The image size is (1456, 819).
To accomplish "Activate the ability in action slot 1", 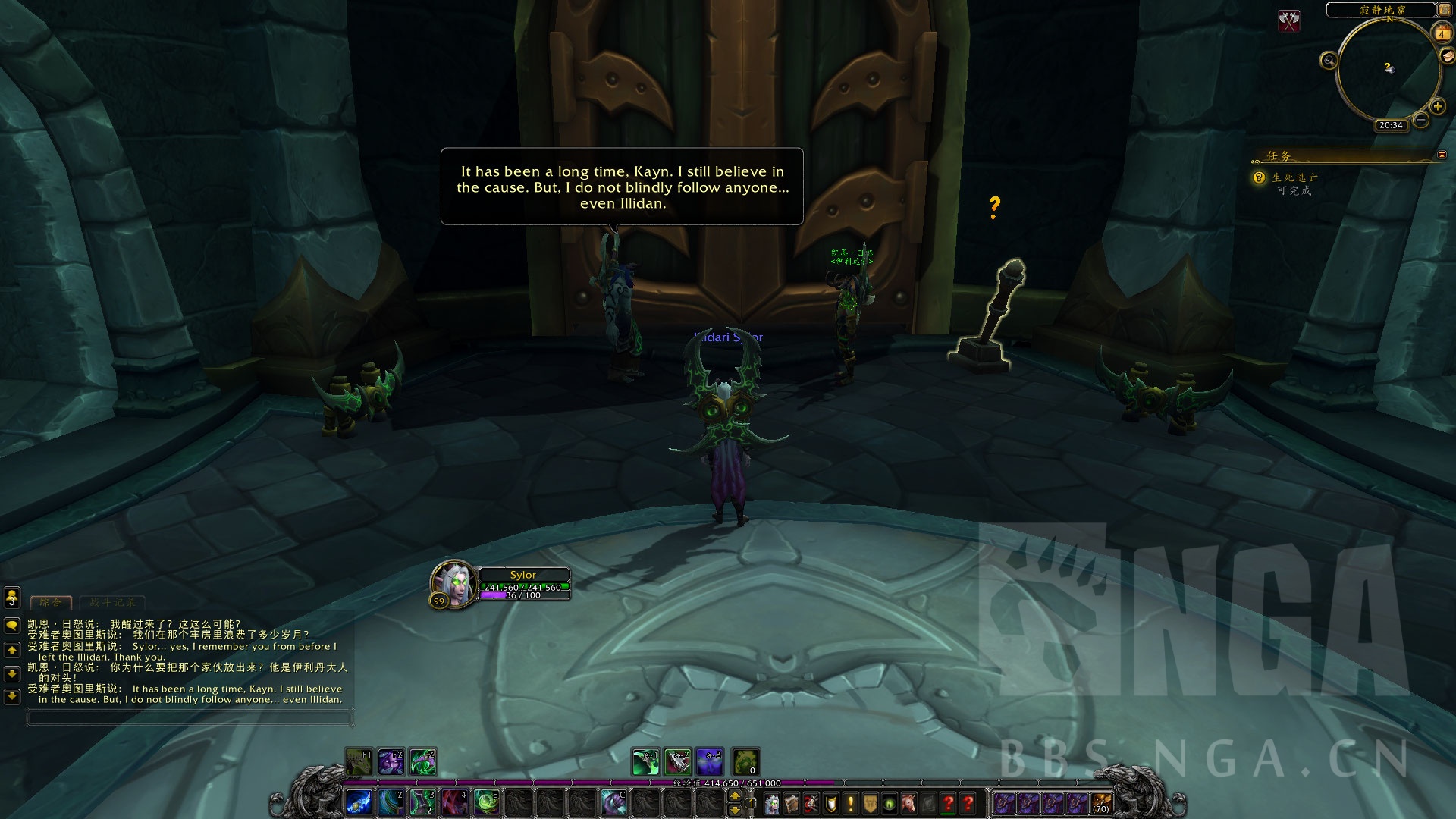I will (x=359, y=802).
